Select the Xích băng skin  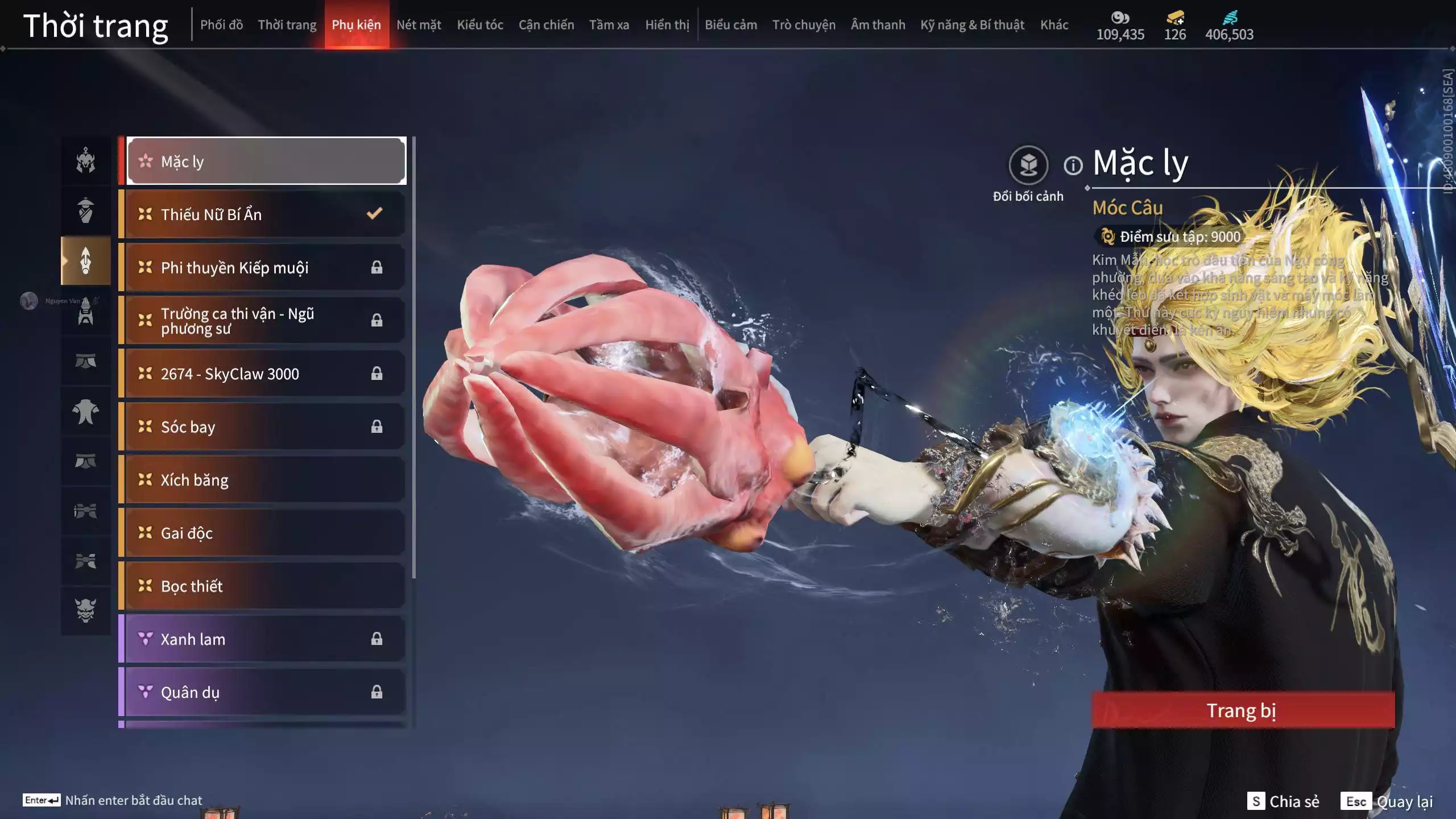(265, 480)
